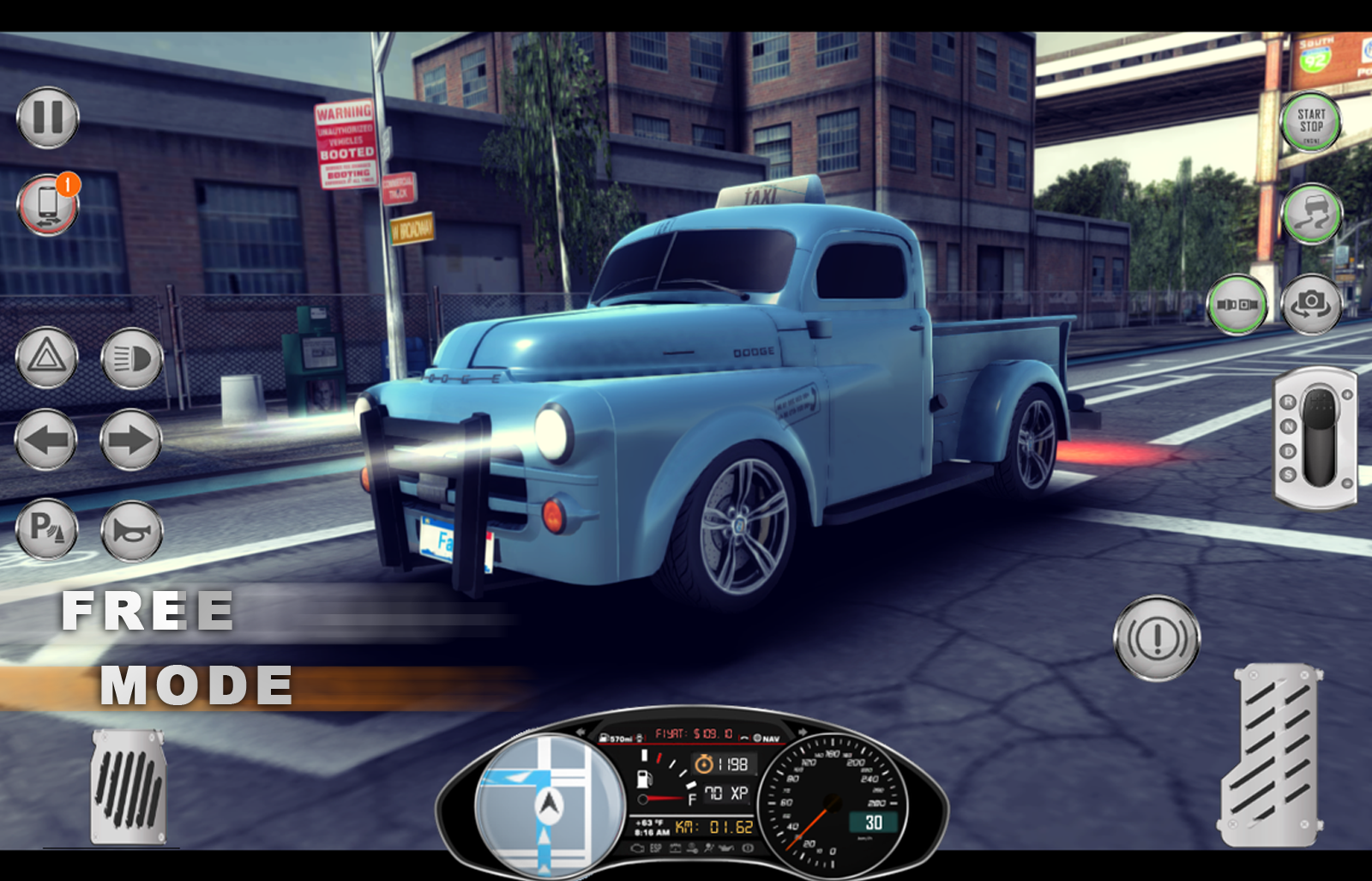This screenshot has height=881, width=1372.
Task: Shift the gearbox into R
Action: (1288, 400)
